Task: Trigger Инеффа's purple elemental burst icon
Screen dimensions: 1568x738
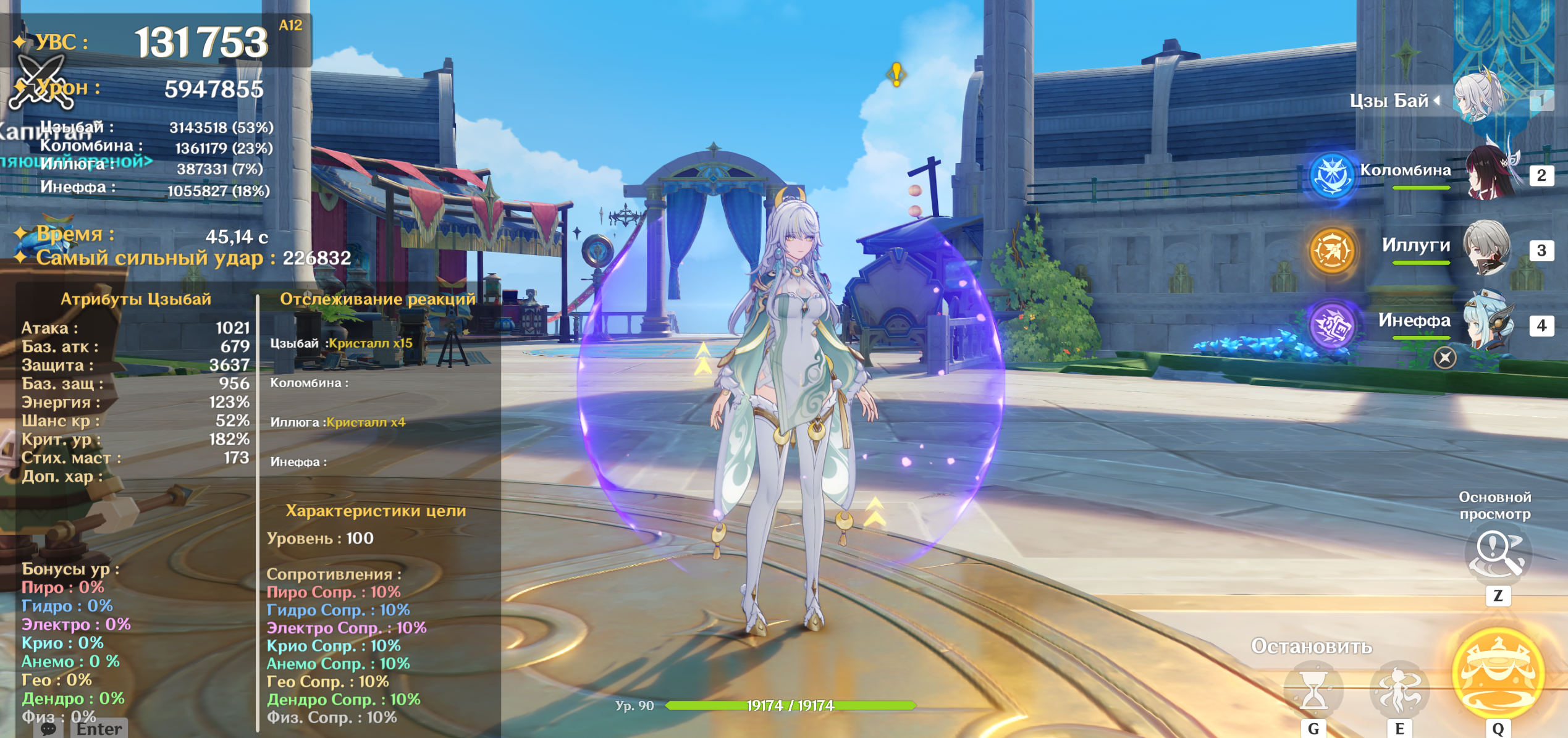Action: (1331, 325)
